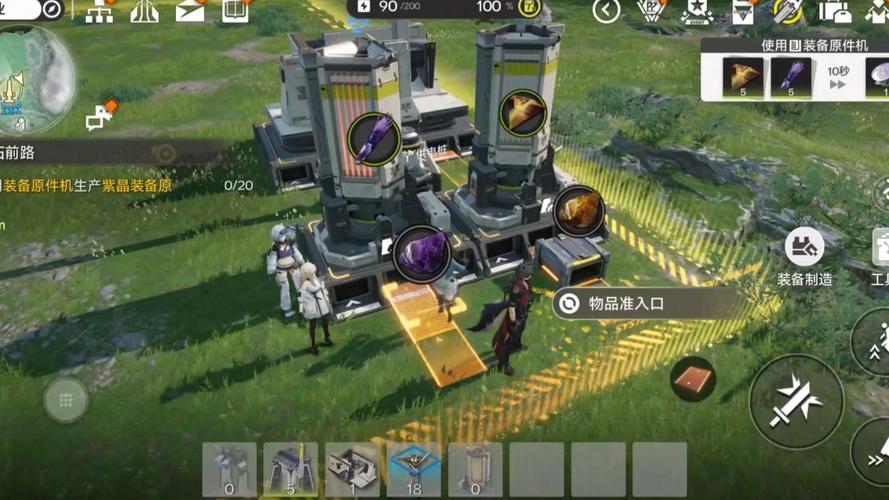This screenshot has width=889, height=500.
Task: Tap the orange square item button
Action: [x=693, y=378]
